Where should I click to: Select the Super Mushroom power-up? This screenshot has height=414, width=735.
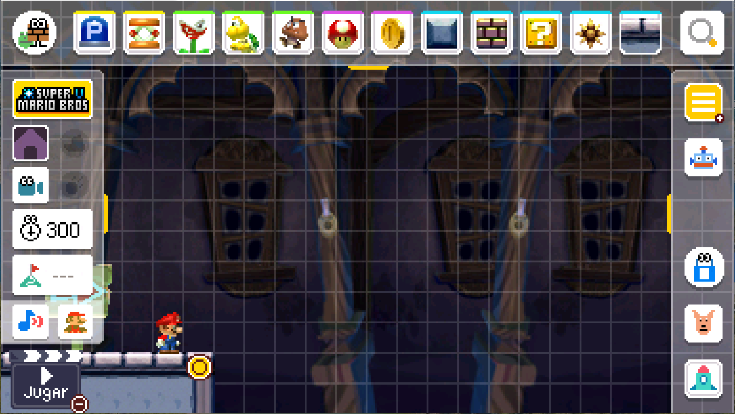tap(343, 33)
